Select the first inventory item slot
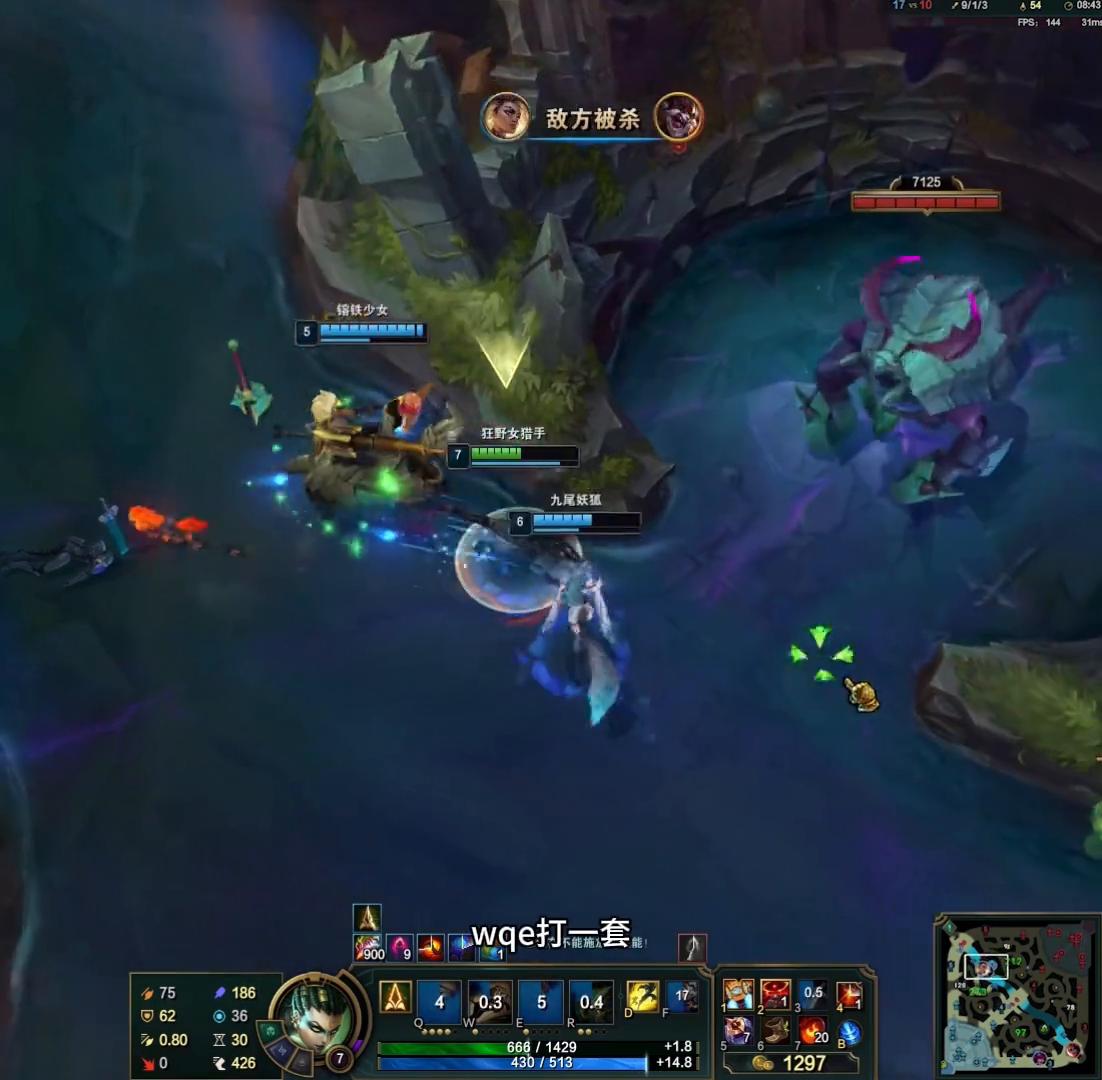The height and width of the screenshot is (1080, 1102). 738,996
